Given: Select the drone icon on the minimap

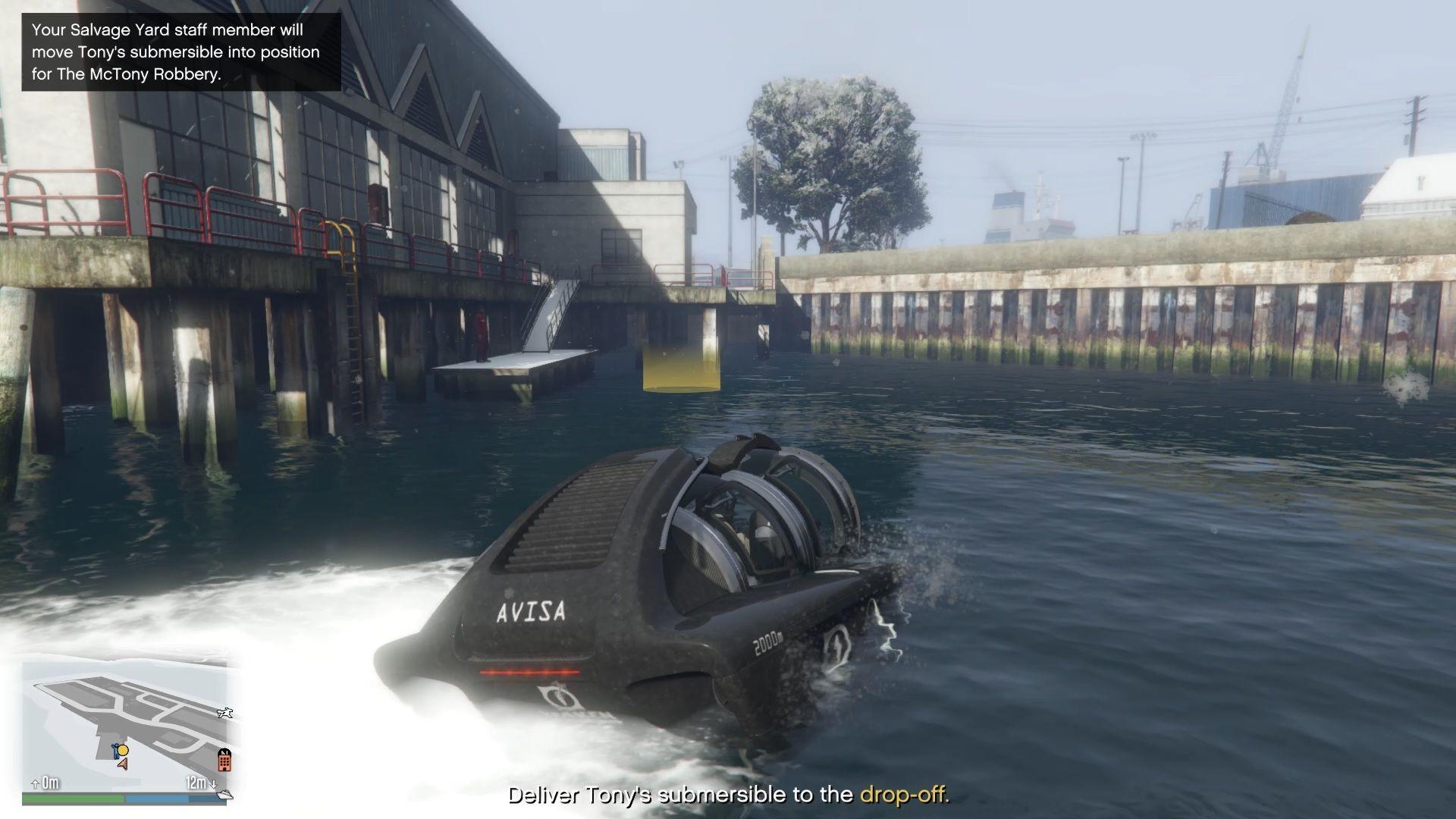Looking at the screenshot, I should point(225,714).
